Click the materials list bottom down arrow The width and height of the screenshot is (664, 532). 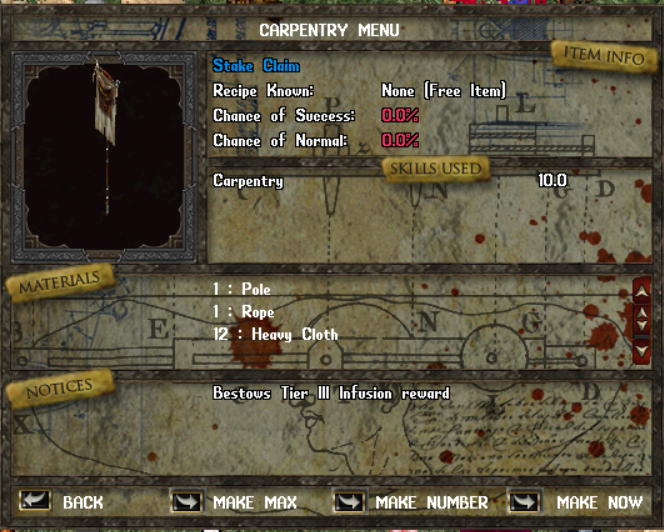642,351
